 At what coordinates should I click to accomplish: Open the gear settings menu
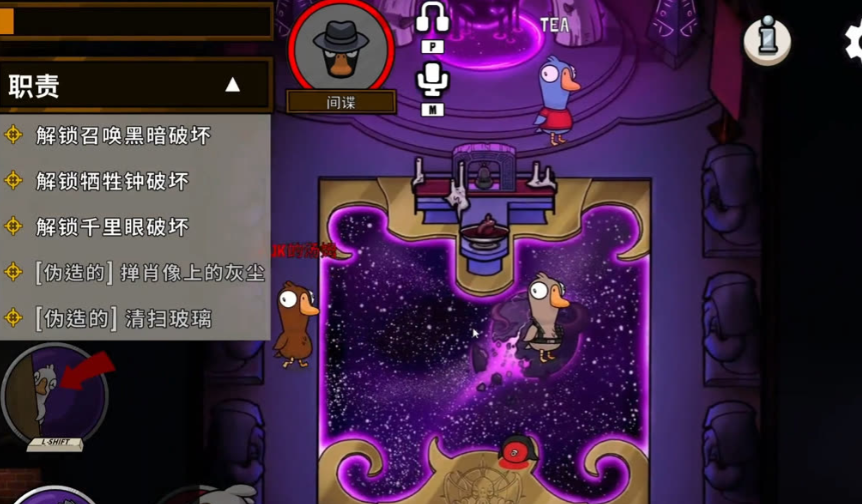click(853, 40)
